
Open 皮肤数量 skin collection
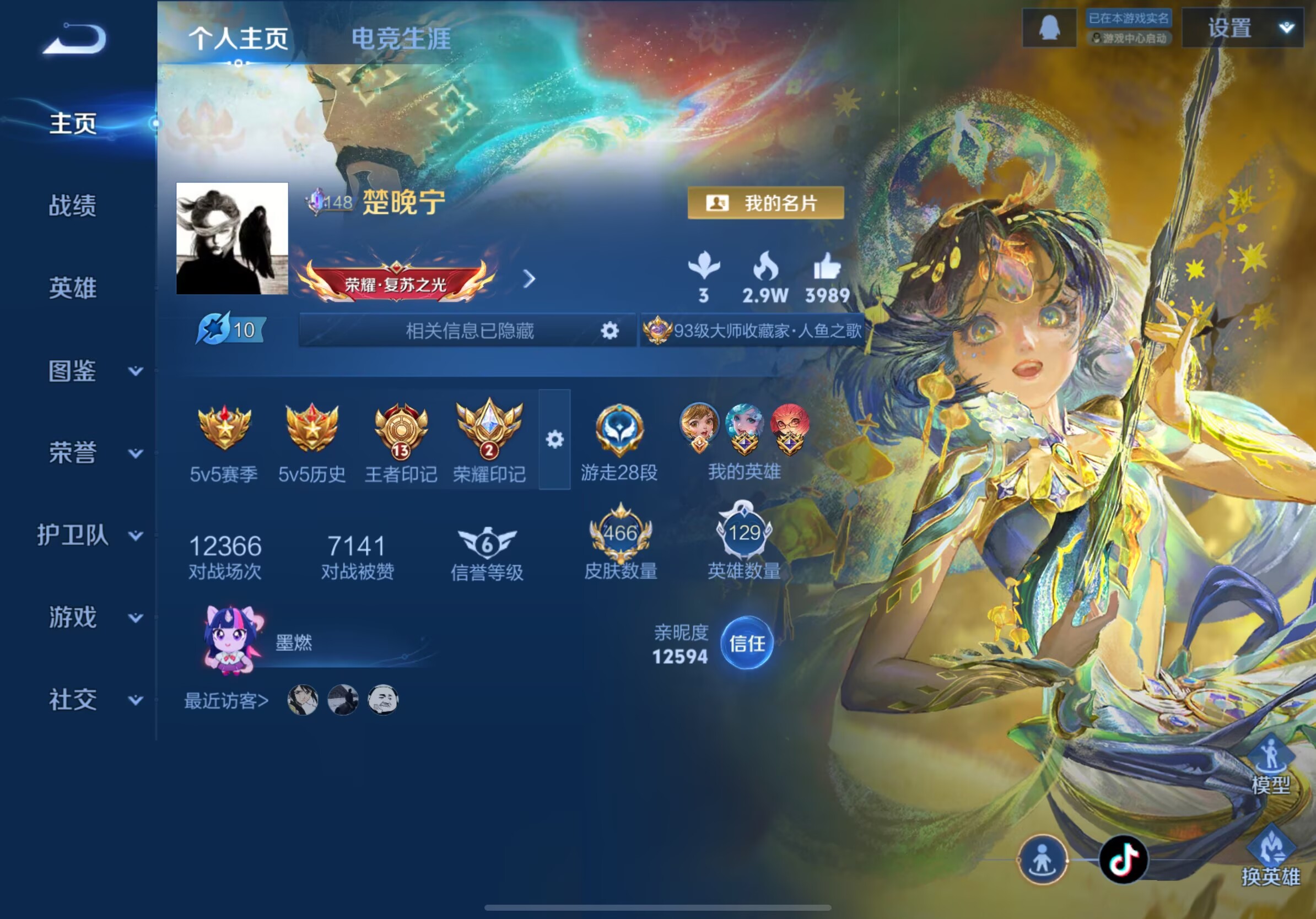click(620, 541)
